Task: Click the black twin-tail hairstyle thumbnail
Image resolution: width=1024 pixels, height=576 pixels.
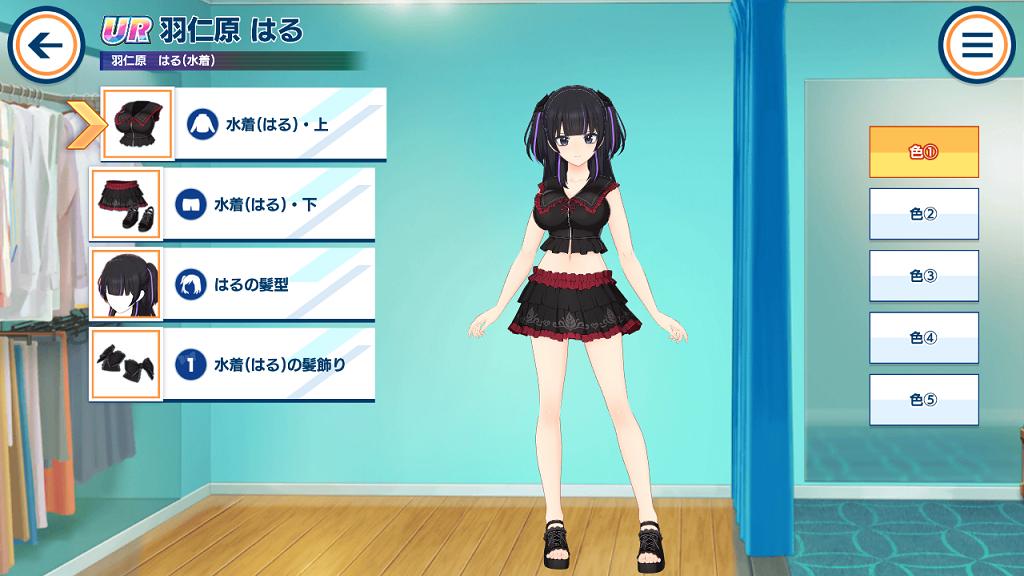Action: 126,284
